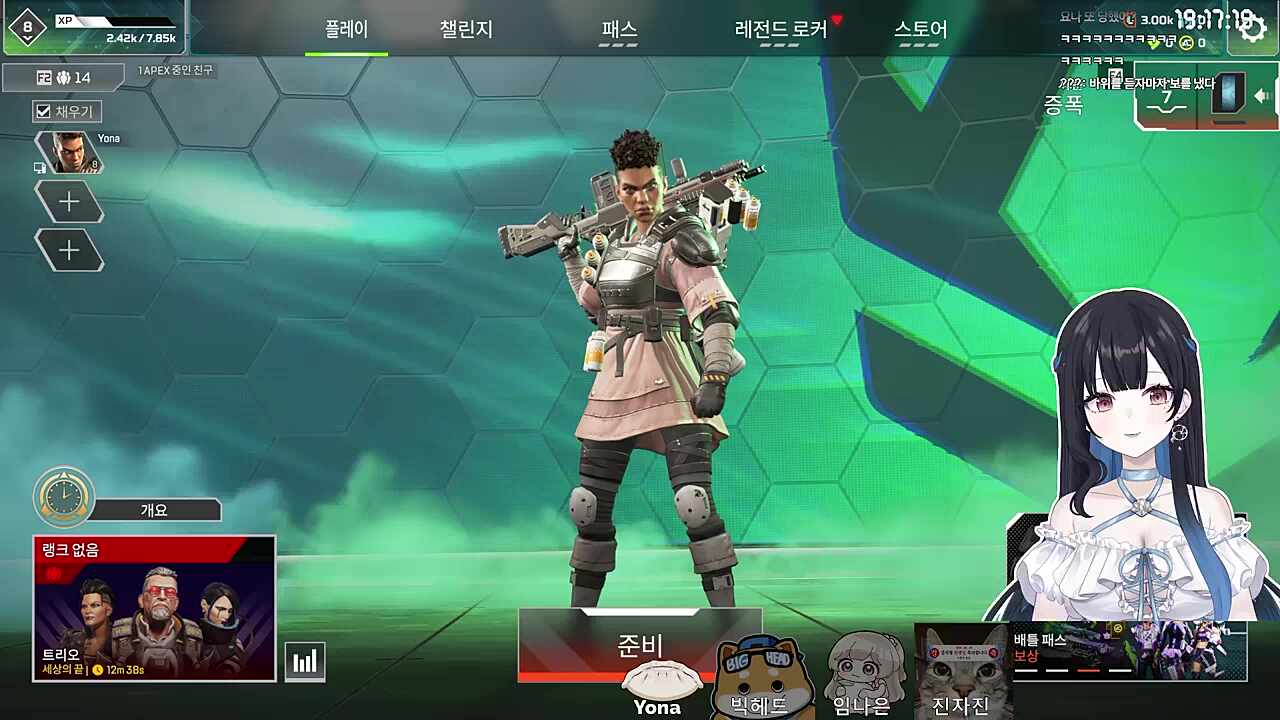Switch to the 챌린지 tab
Viewport: 1280px width, 720px height.
click(466, 30)
